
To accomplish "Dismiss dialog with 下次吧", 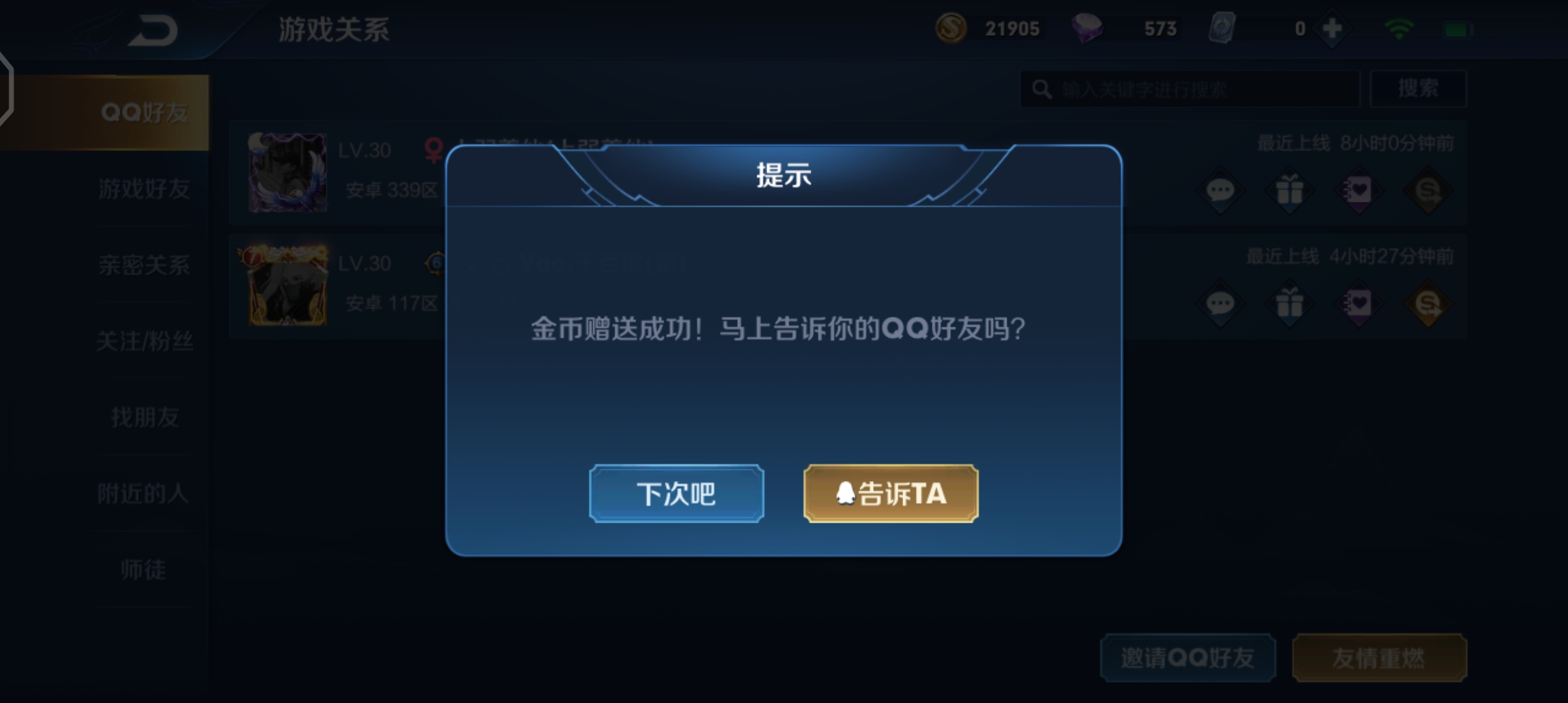I will (675, 493).
